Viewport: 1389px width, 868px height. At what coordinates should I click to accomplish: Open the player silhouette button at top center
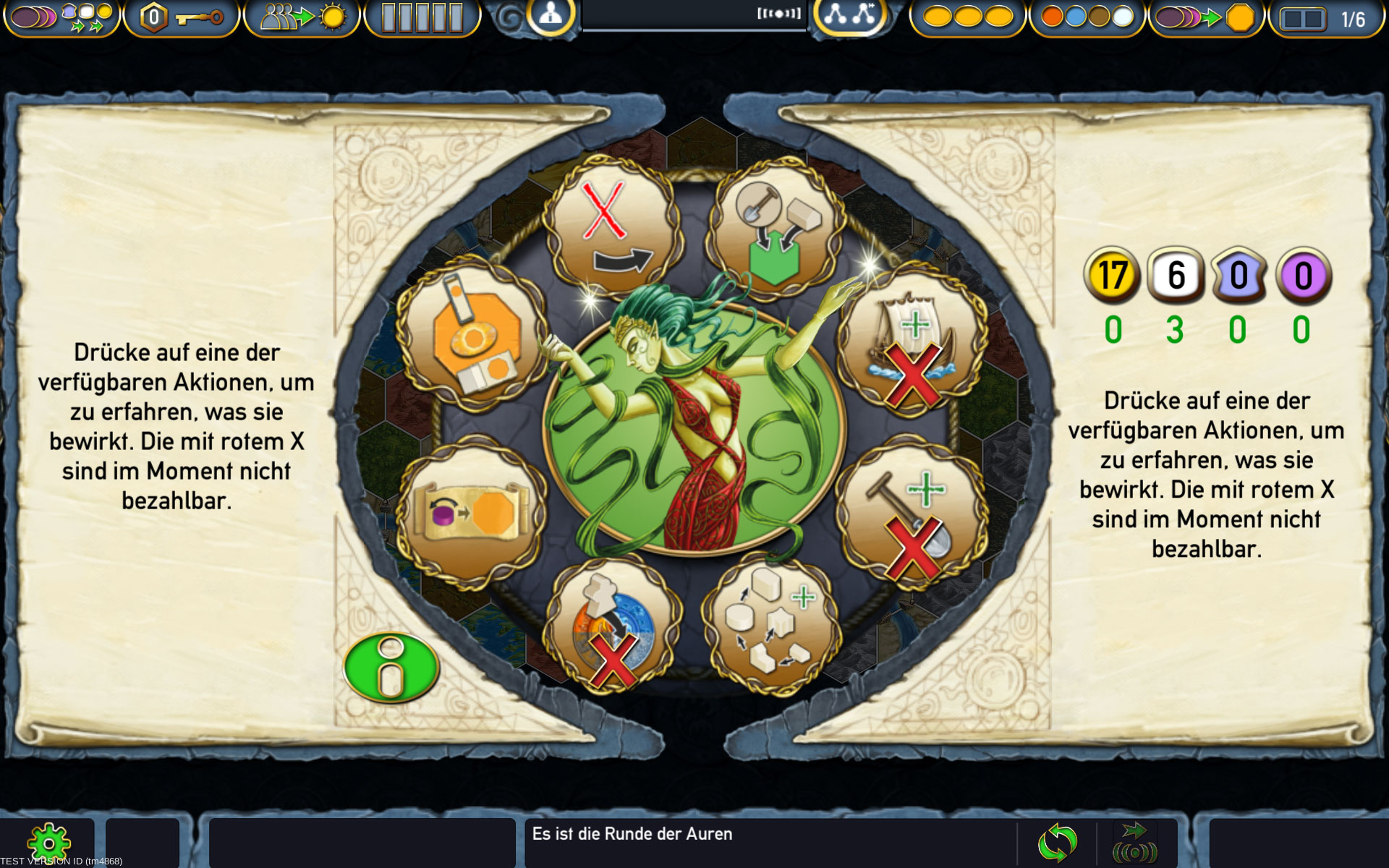tap(550, 15)
